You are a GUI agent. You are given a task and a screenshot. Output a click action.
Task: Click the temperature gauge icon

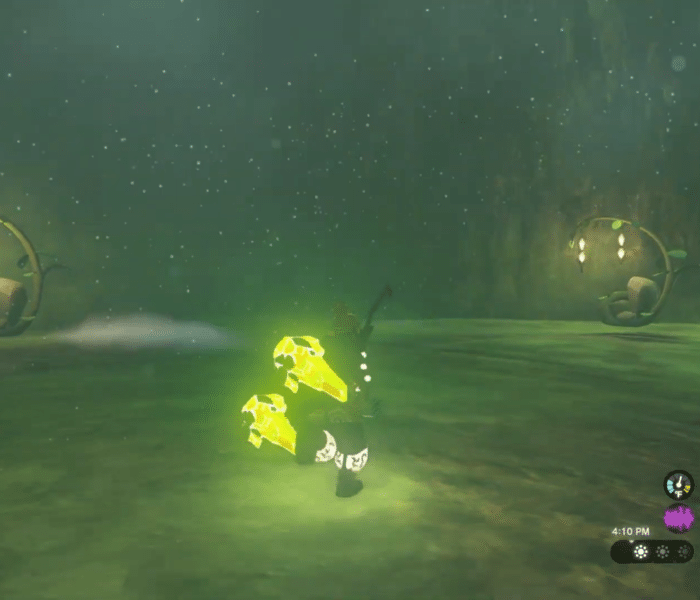679,486
